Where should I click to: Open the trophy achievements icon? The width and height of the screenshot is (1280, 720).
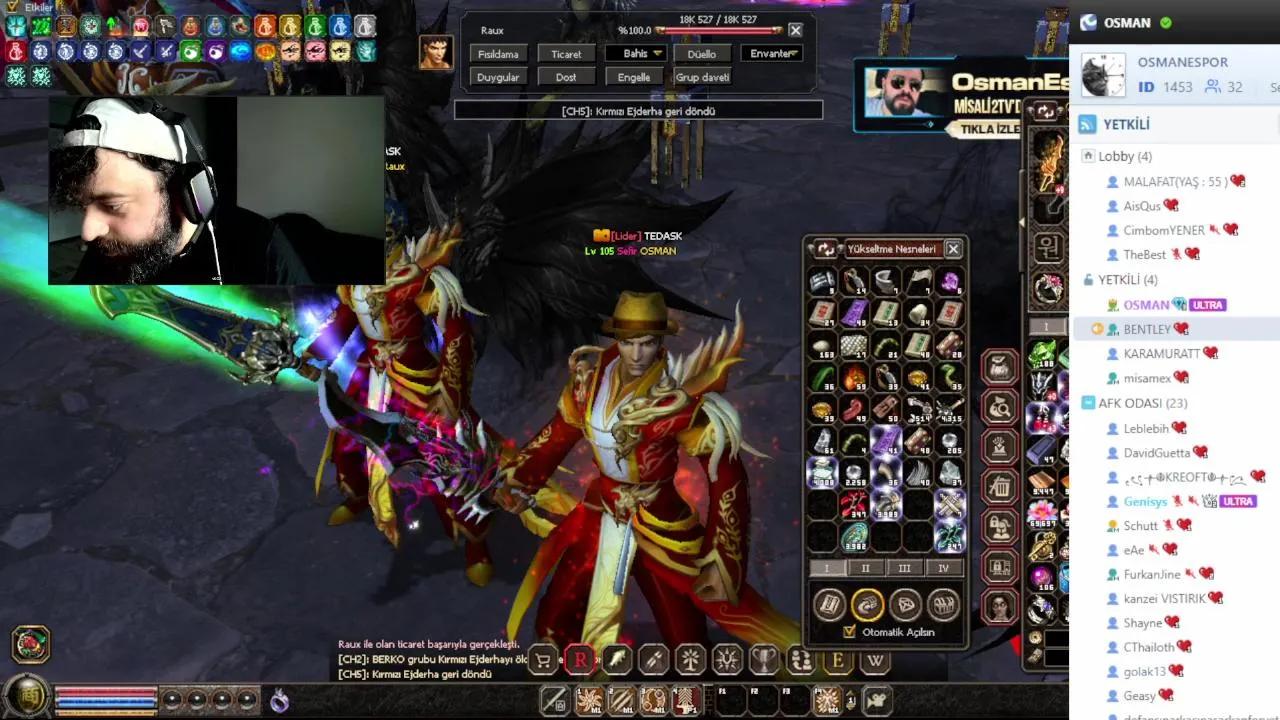point(763,660)
